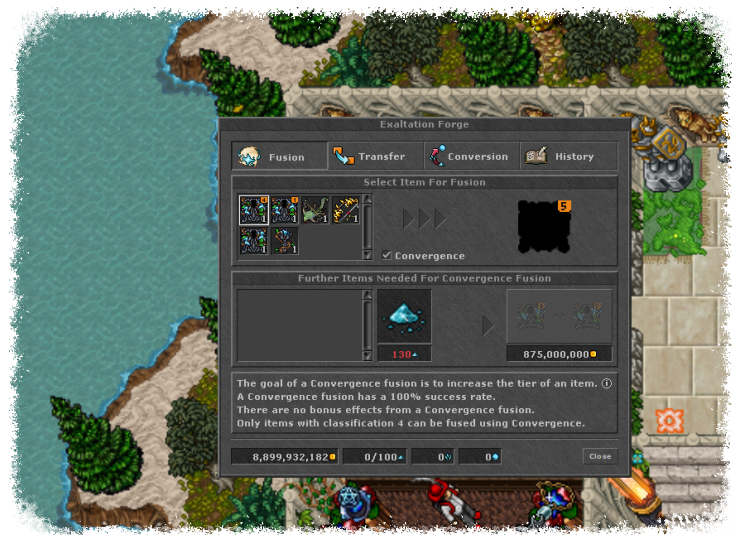Click the greyed-out fusion result button

click(559, 316)
